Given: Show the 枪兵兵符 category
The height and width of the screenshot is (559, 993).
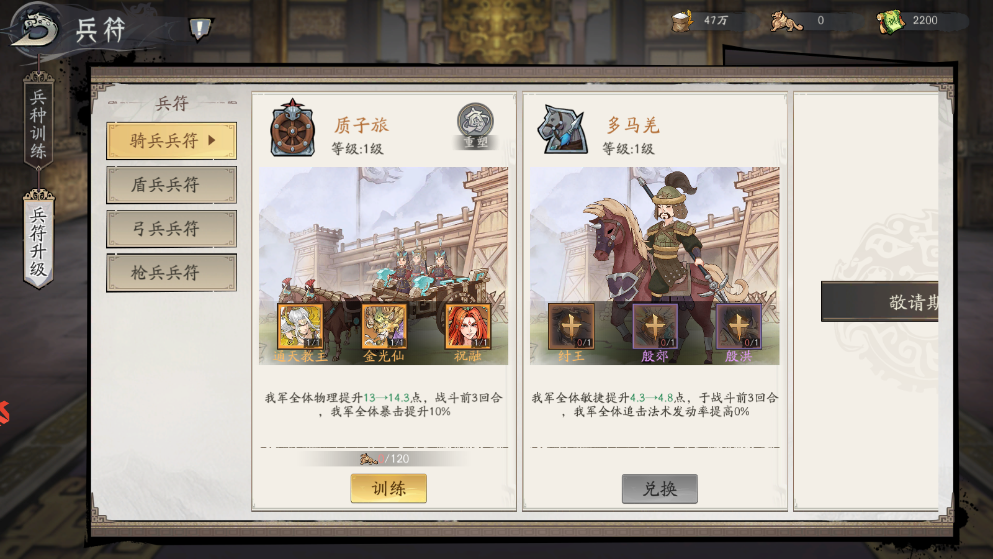Looking at the screenshot, I should 172,273.
